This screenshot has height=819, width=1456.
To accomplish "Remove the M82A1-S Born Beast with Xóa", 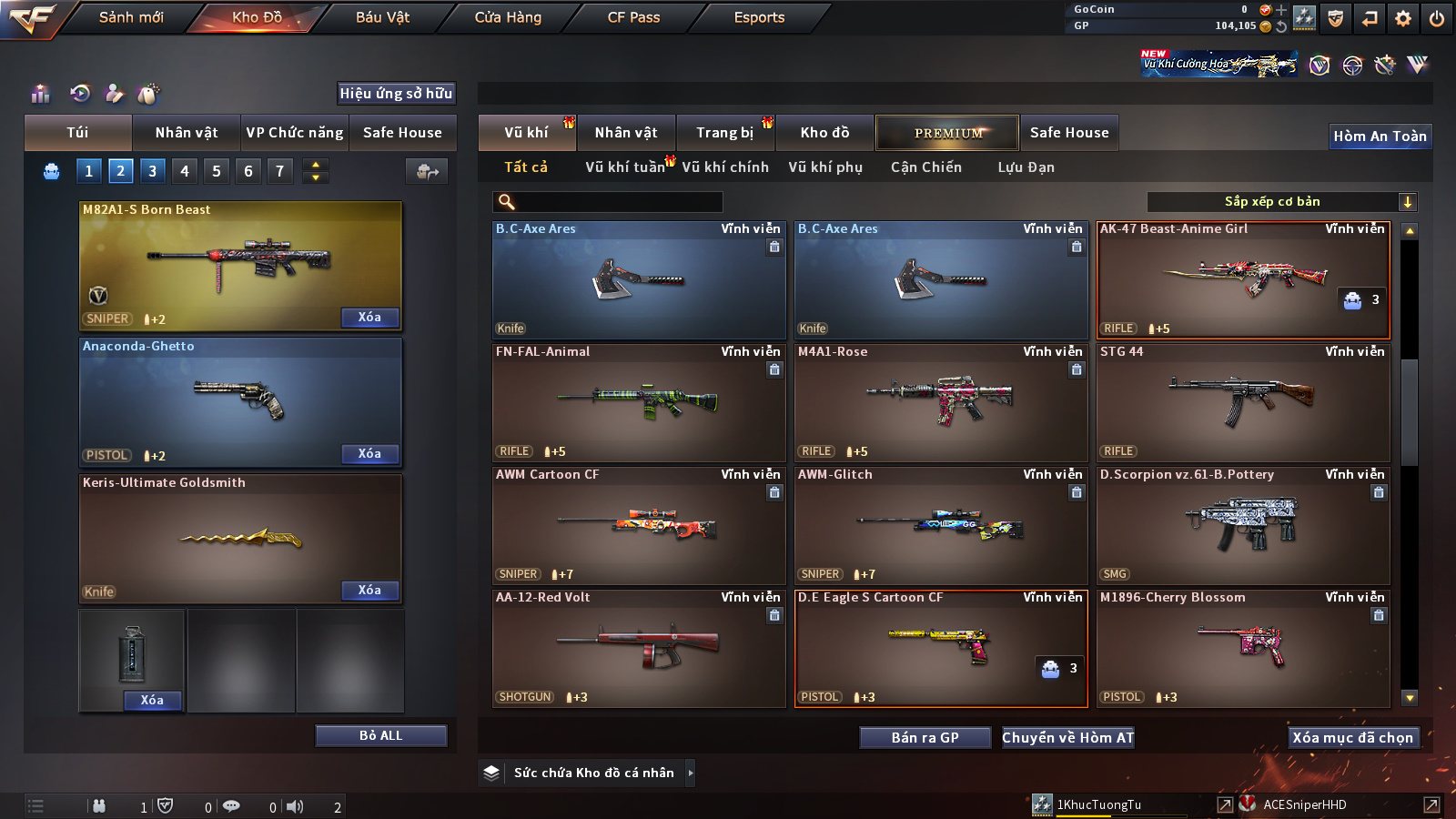I will (x=369, y=318).
